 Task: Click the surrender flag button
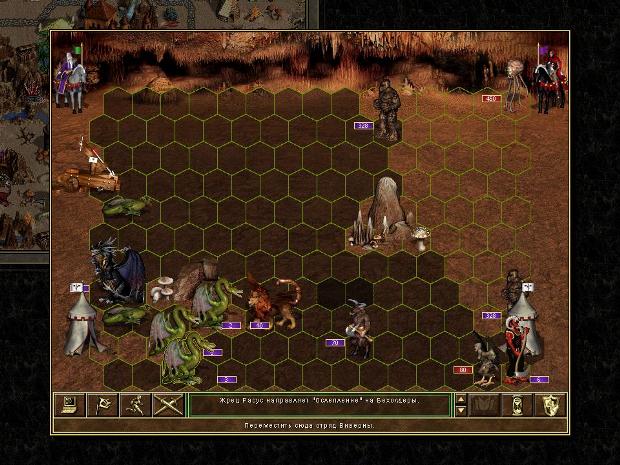point(102,405)
